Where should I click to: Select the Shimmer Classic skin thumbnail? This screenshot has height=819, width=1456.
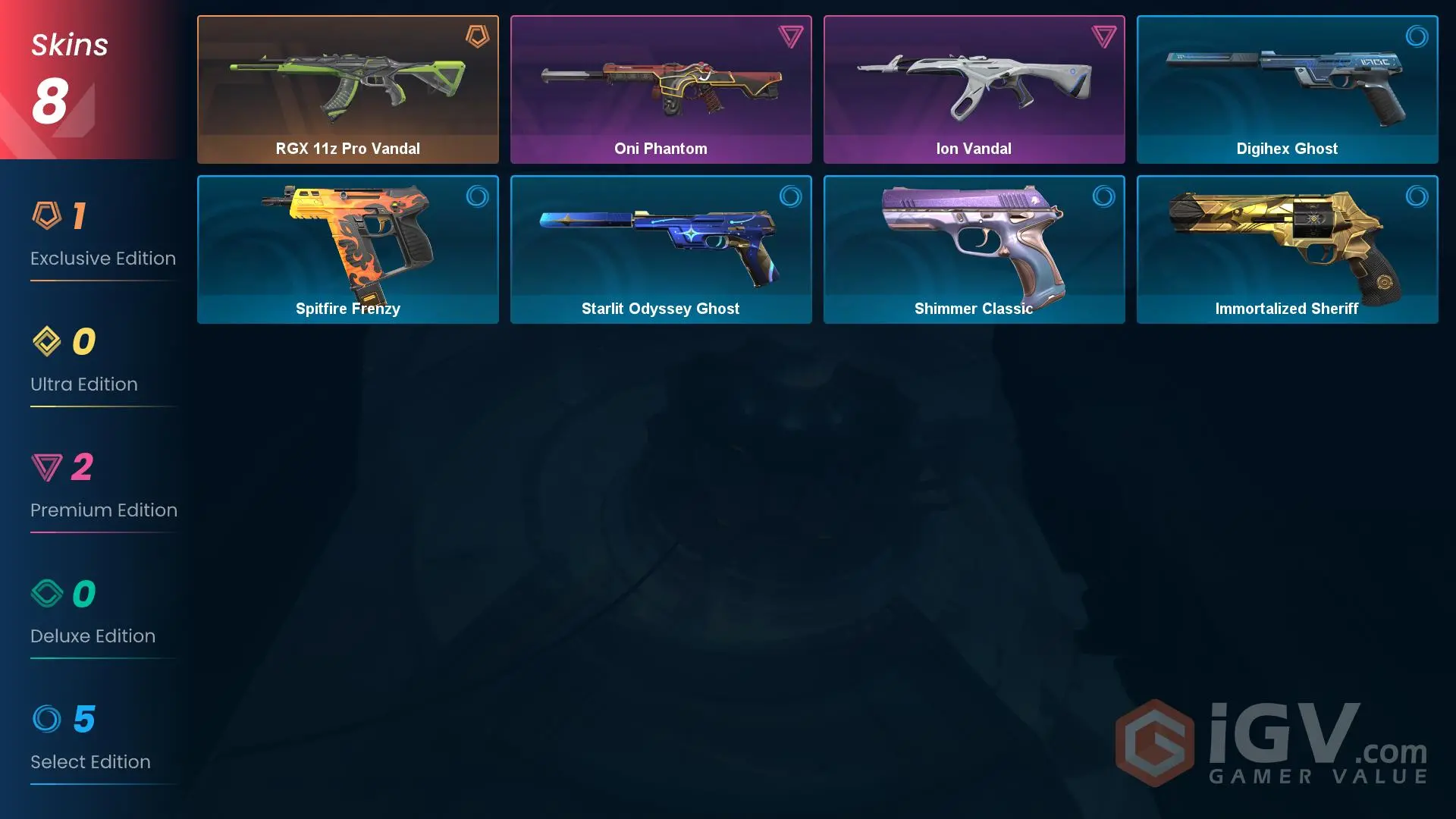[x=974, y=249]
